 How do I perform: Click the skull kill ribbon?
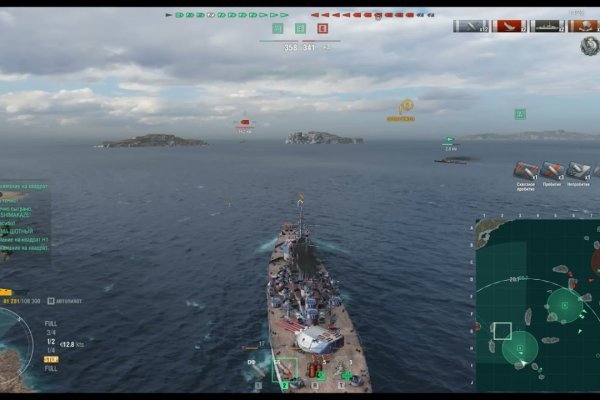pyautogui.click(x=585, y=26)
